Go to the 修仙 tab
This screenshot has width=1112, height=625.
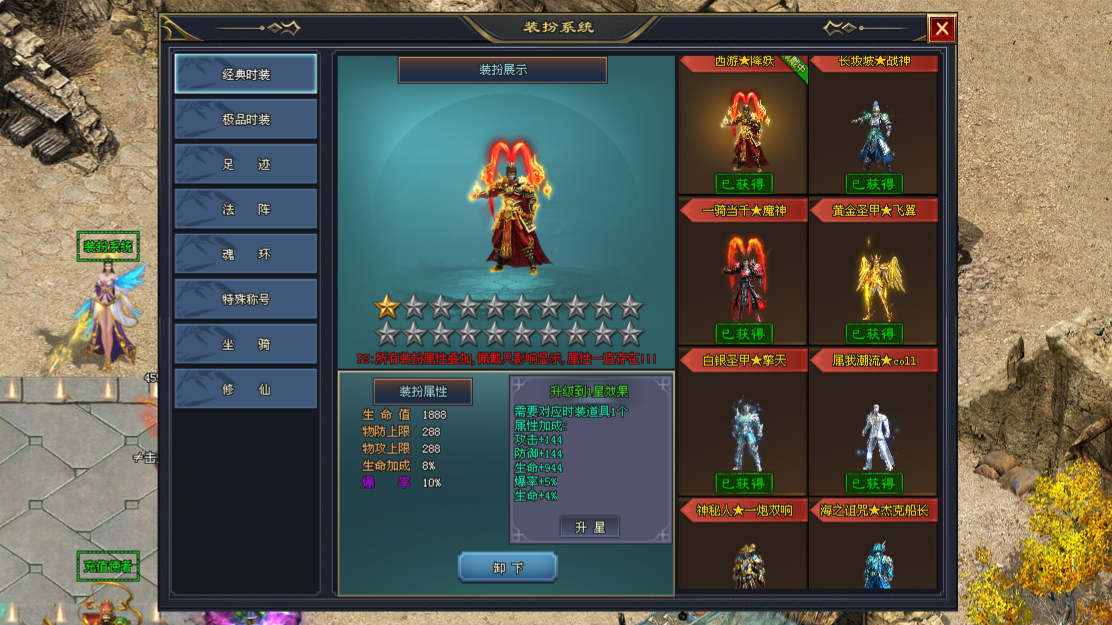[246, 389]
